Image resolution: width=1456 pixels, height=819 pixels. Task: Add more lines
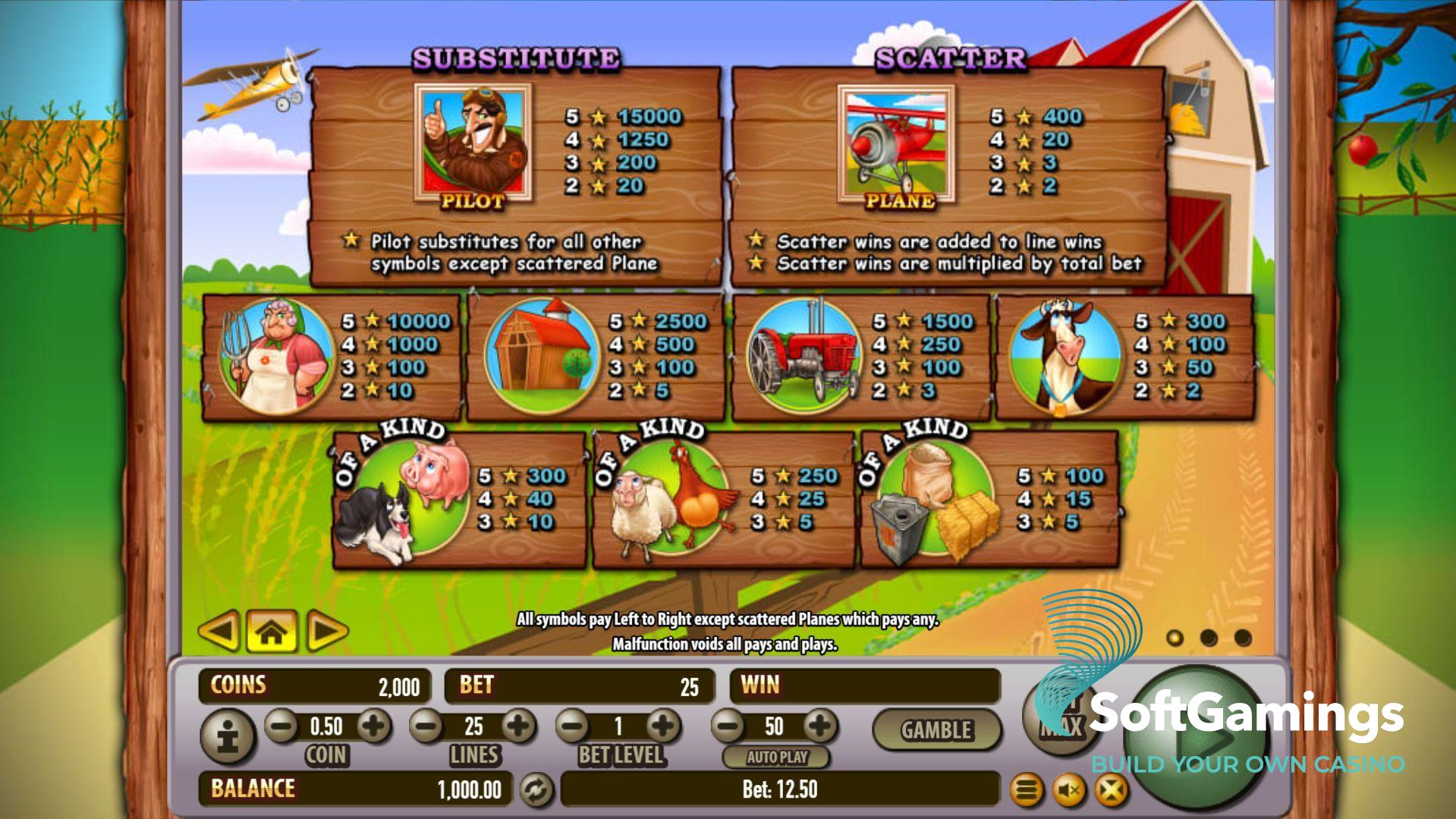[x=519, y=726]
